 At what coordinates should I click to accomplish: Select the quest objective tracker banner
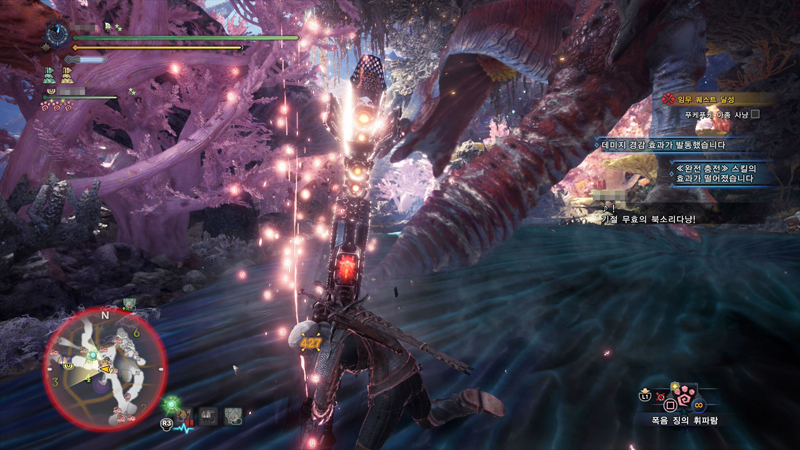click(x=716, y=99)
